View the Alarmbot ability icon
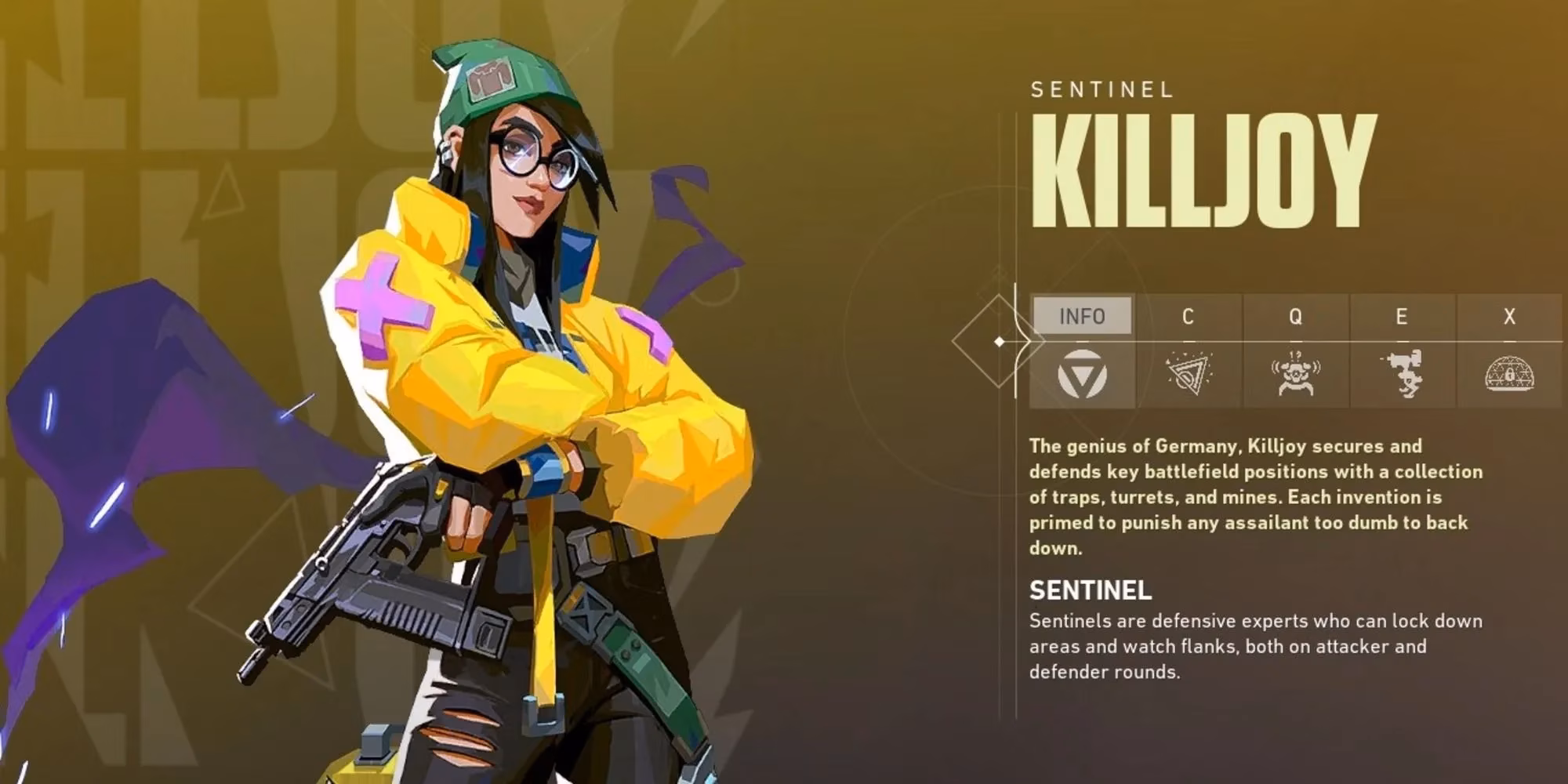Image resolution: width=1568 pixels, height=784 pixels. point(1295,375)
